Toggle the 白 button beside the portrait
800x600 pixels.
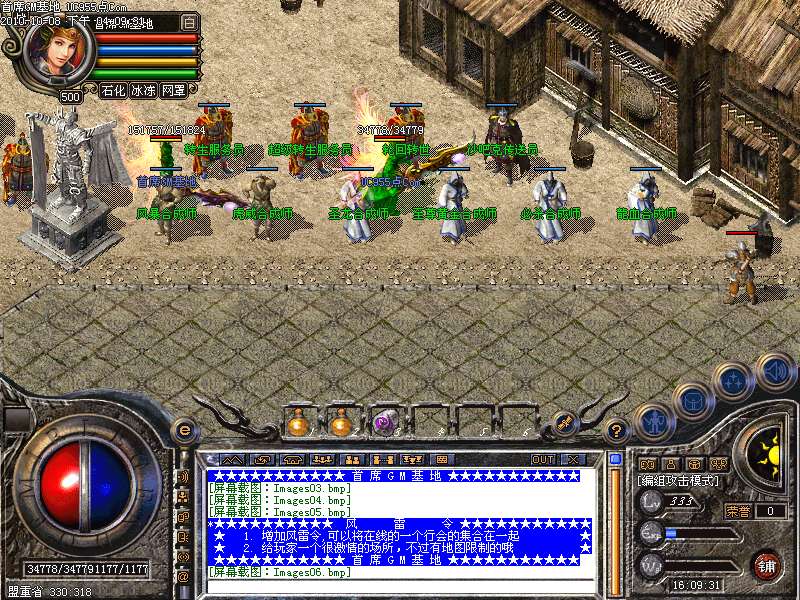[x=190, y=21]
